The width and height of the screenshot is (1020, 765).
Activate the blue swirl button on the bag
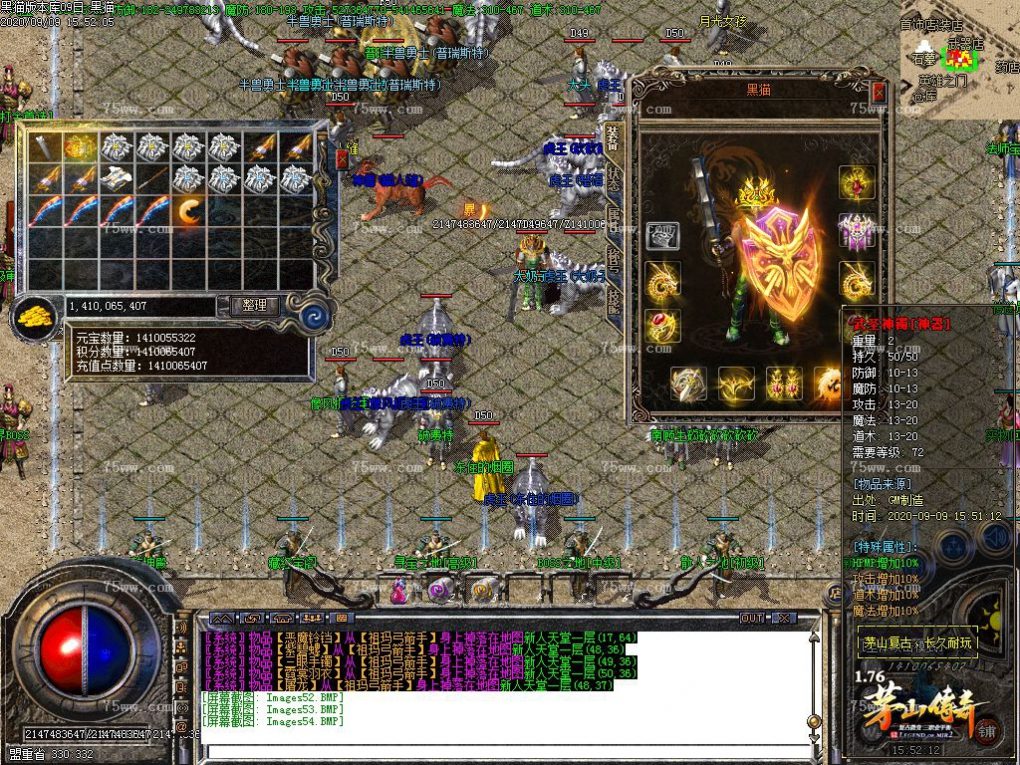tap(318, 317)
